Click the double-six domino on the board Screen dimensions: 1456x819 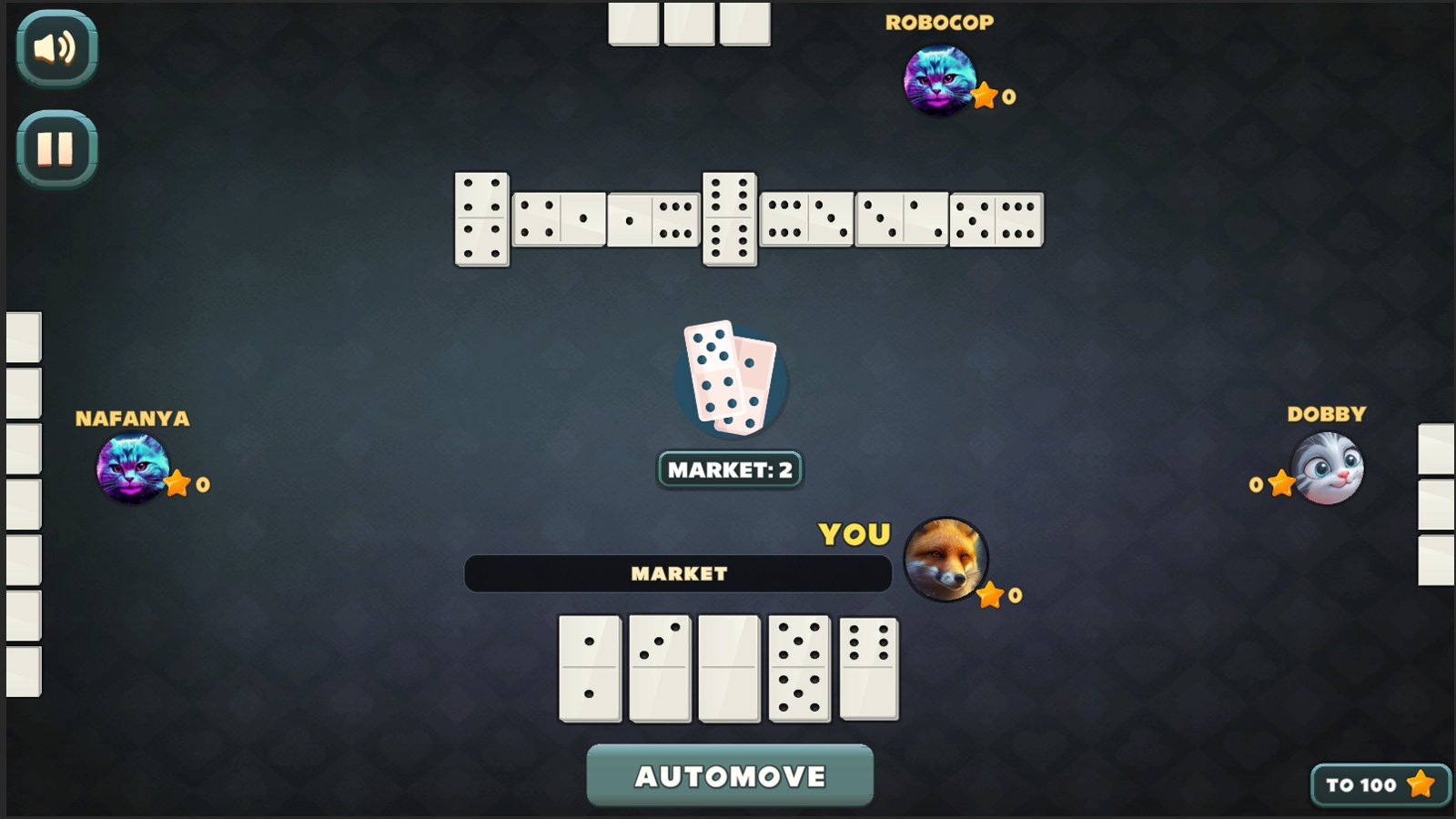point(728,217)
